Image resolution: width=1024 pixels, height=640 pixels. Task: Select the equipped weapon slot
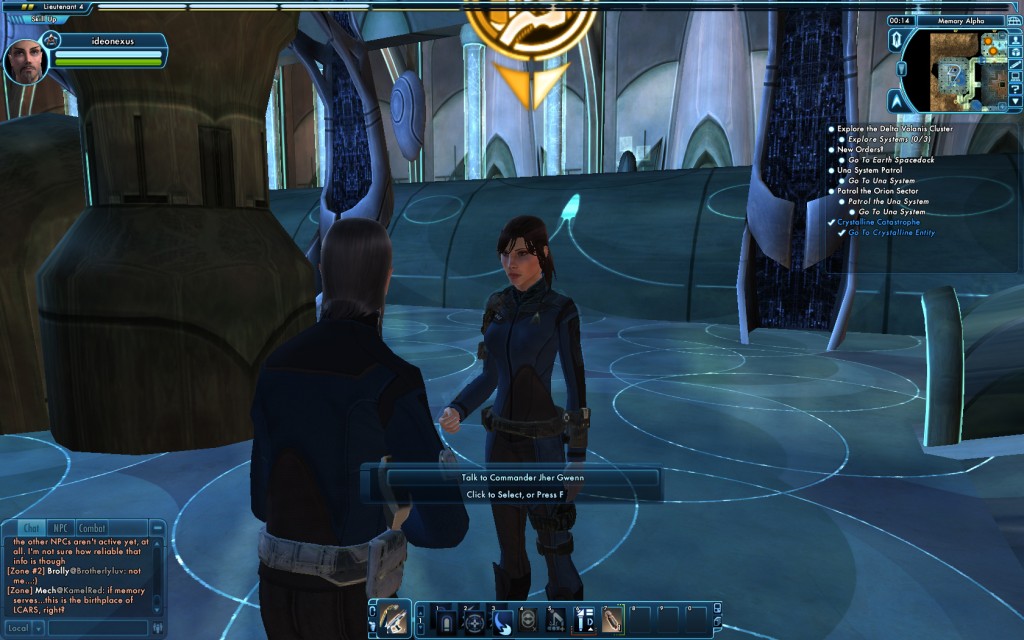point(394,620)
